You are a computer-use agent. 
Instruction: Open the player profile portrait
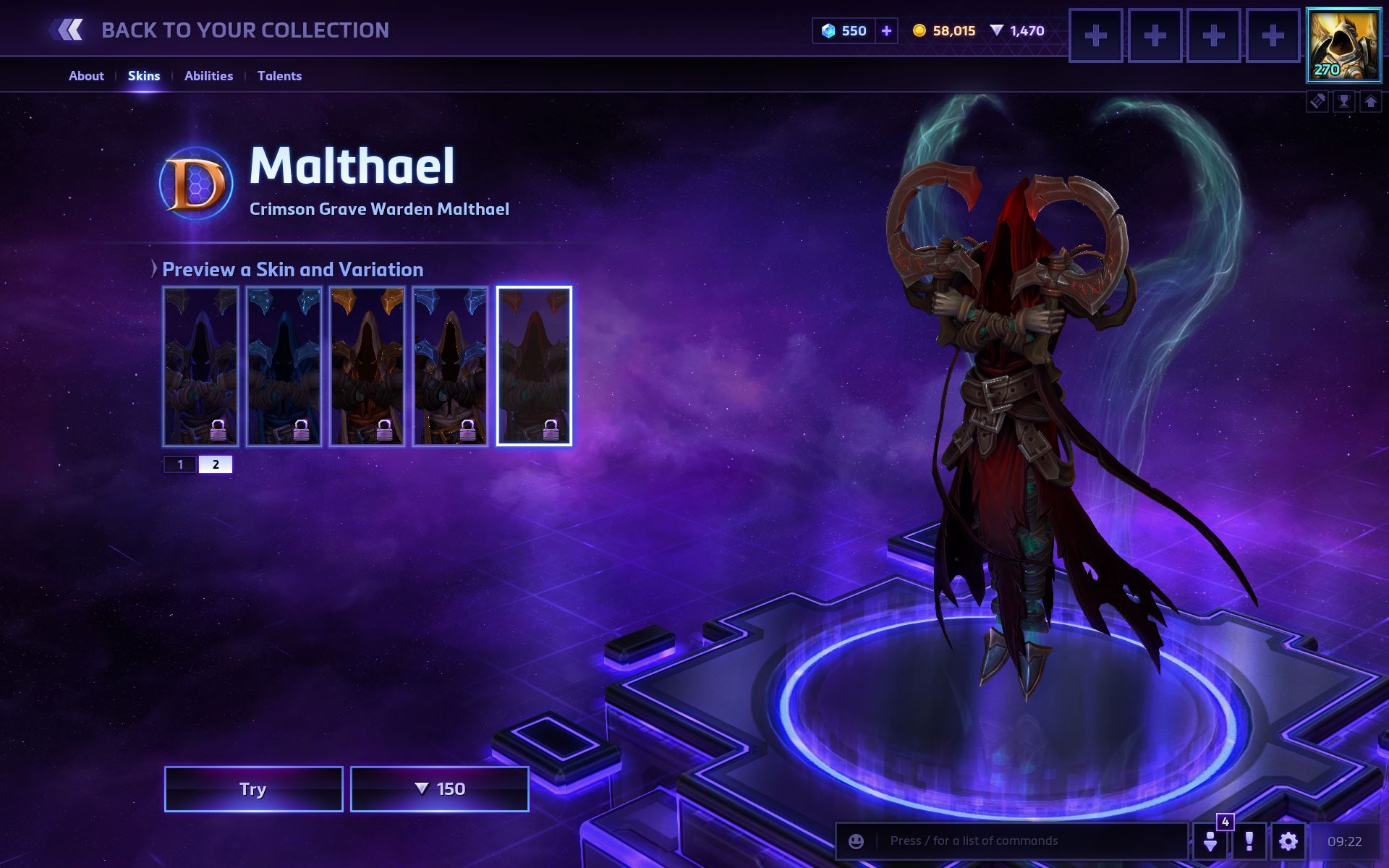coord(1343,44)
